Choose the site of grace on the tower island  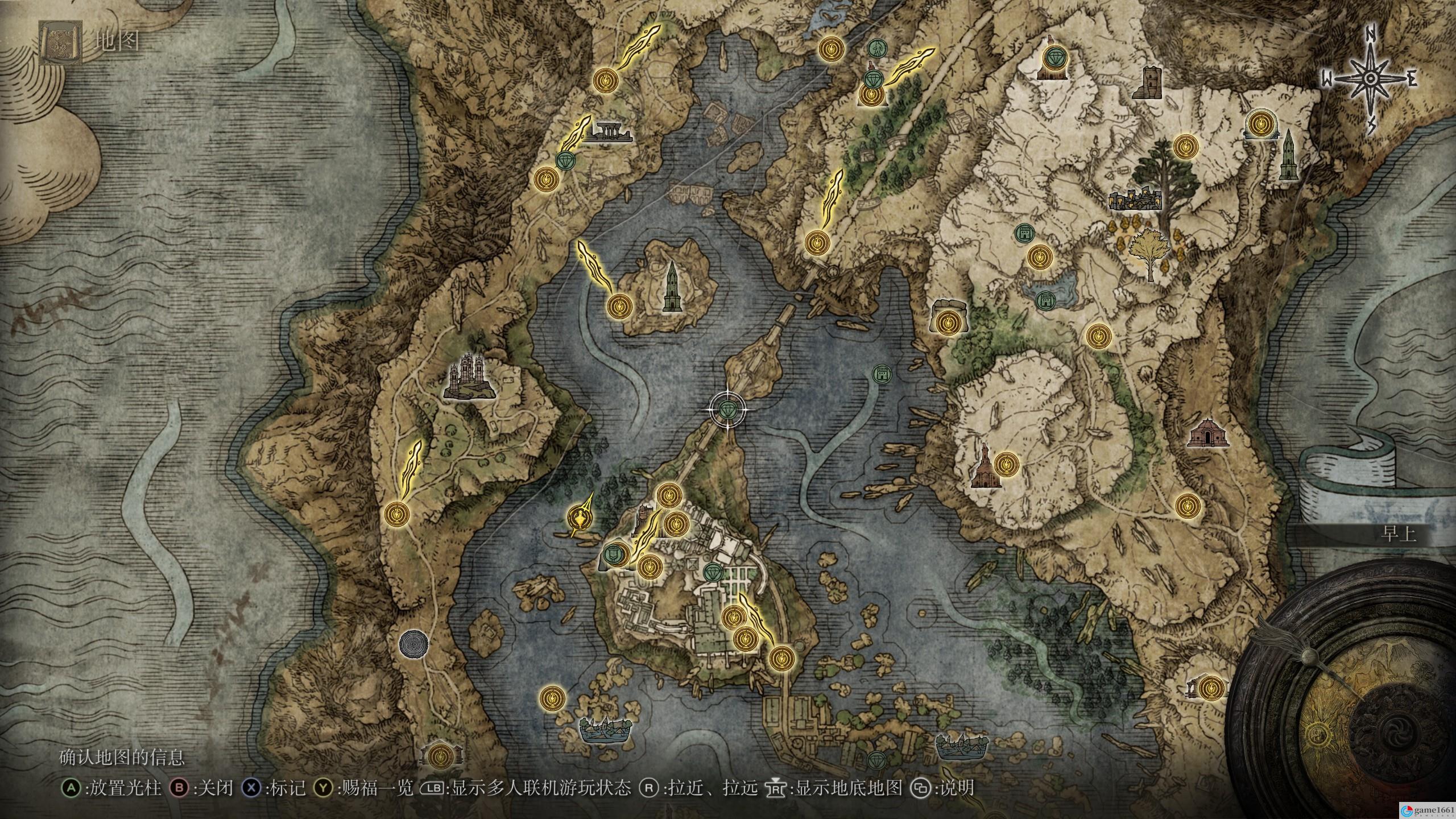click(619, 307)
